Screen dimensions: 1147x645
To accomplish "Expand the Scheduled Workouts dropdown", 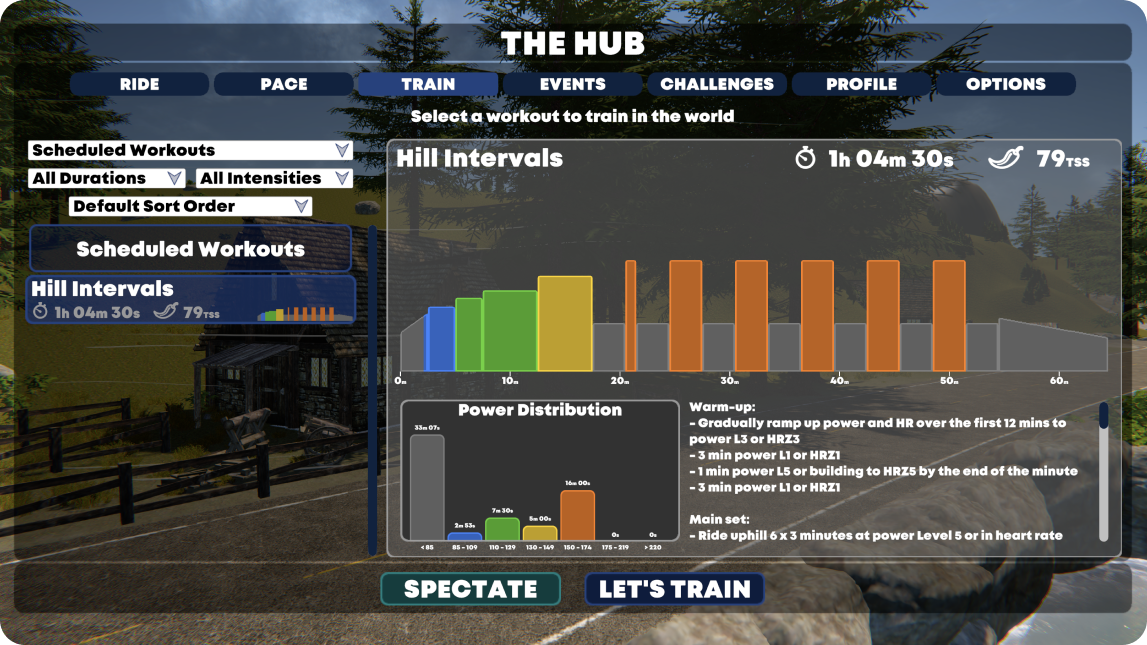I will (190, 150).
